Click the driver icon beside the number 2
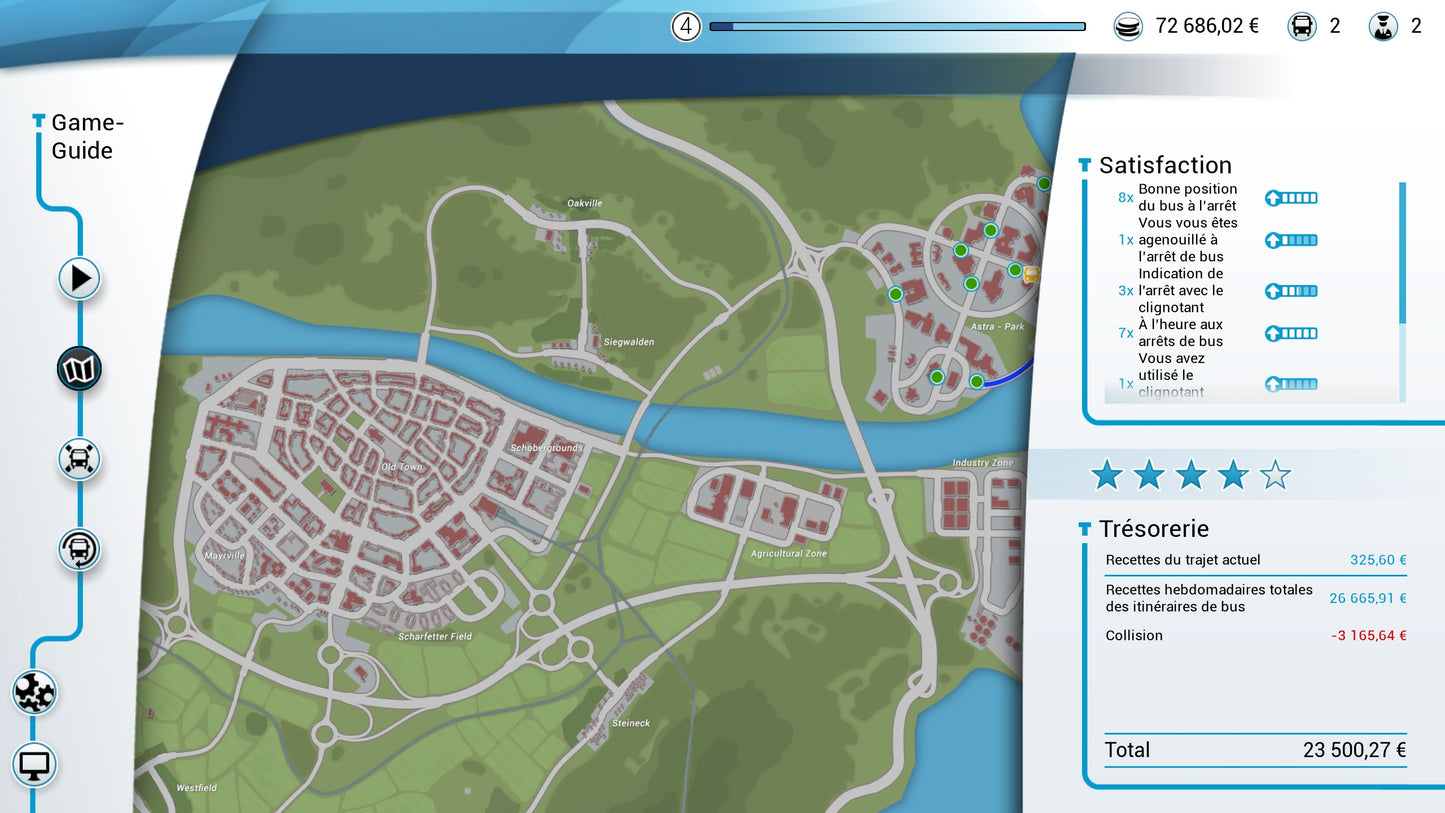The image size is (1445, 813). (x=1383, y=25)
